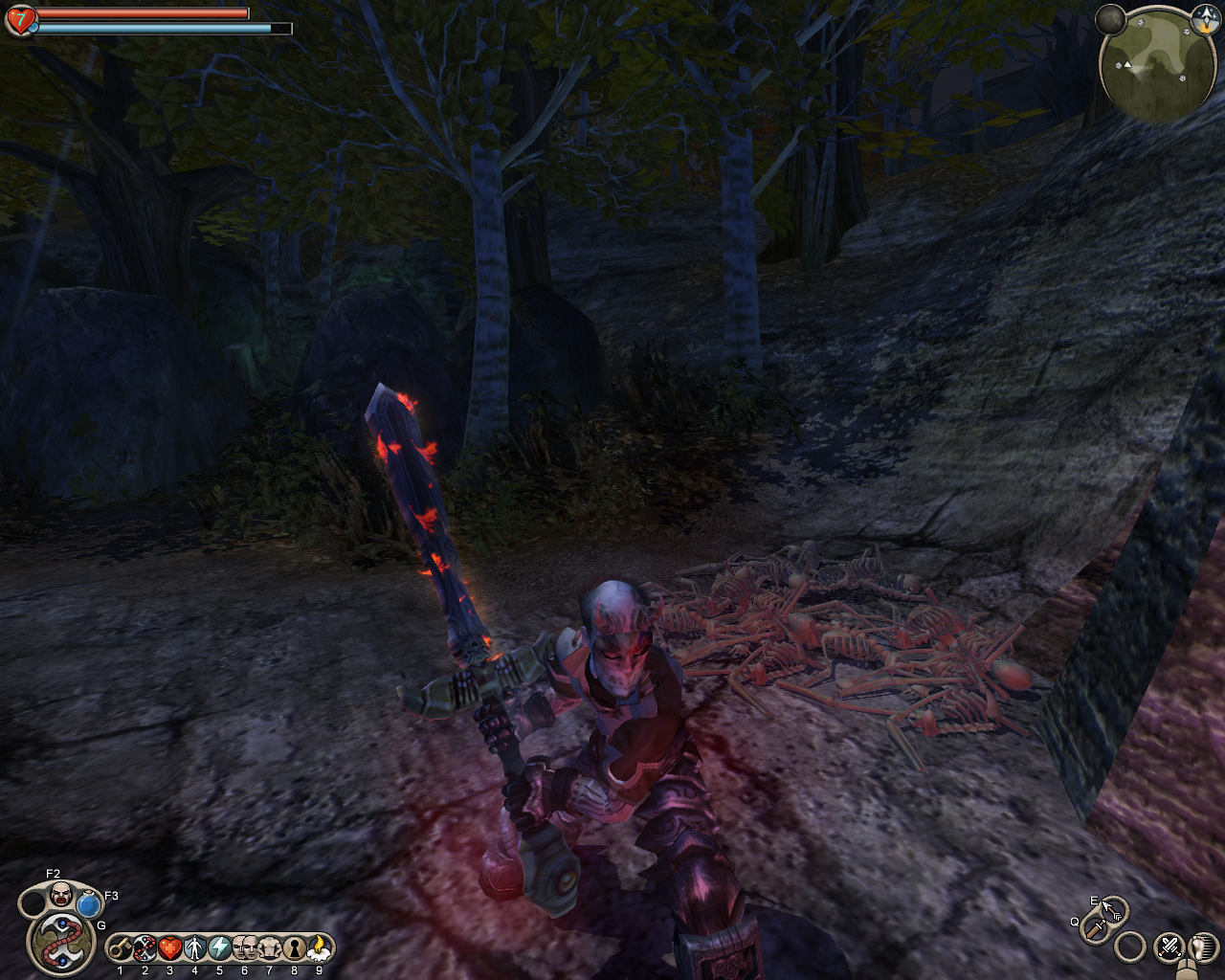This screenshot has height=980, width=1225.
Task: Activate the white figure shield spell
Action: (x=194, y=948)
